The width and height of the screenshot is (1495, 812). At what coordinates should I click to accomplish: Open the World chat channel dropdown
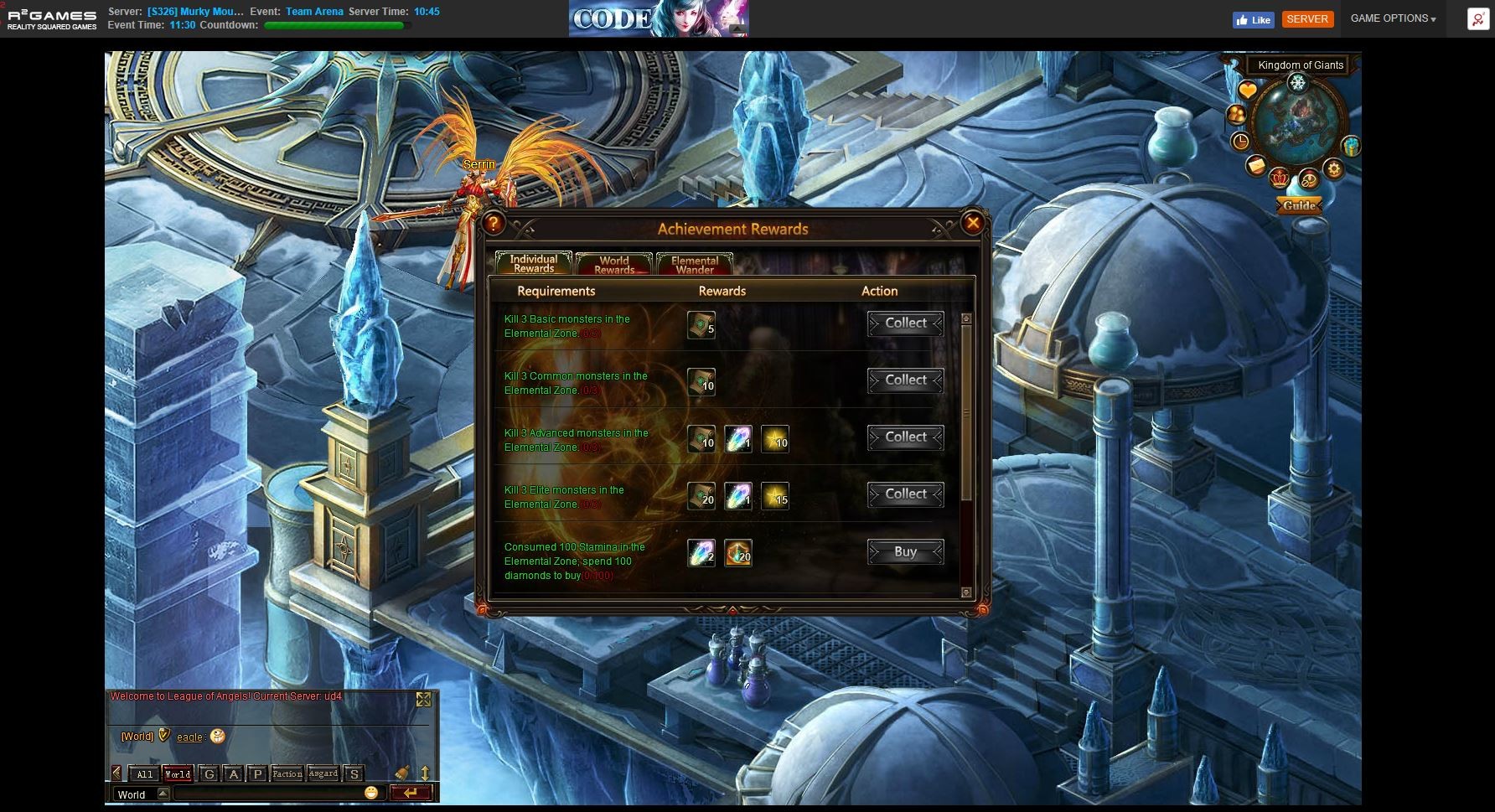click(163, 794)
